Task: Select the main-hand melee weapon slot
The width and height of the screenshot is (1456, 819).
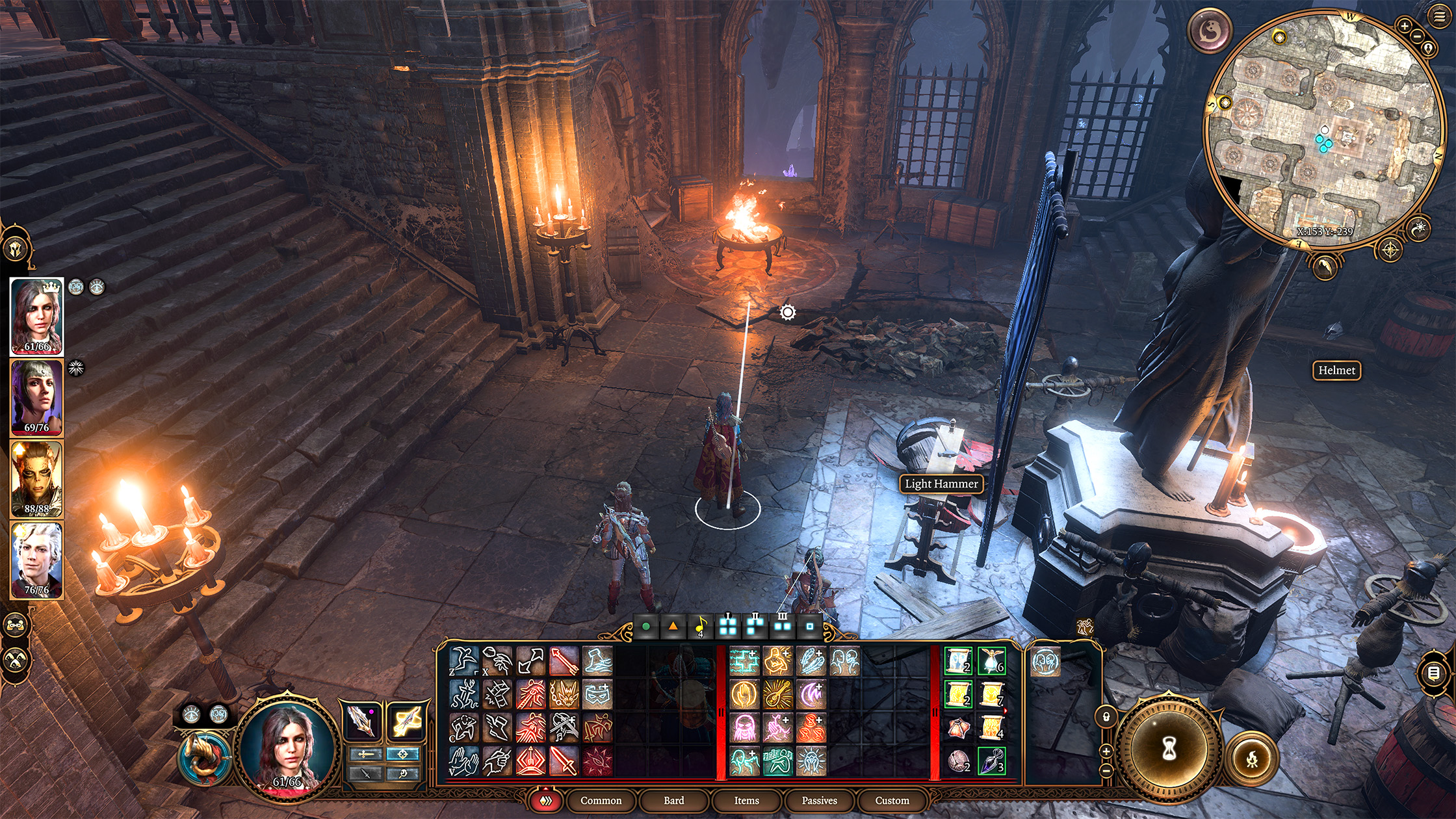Action: 361,721
